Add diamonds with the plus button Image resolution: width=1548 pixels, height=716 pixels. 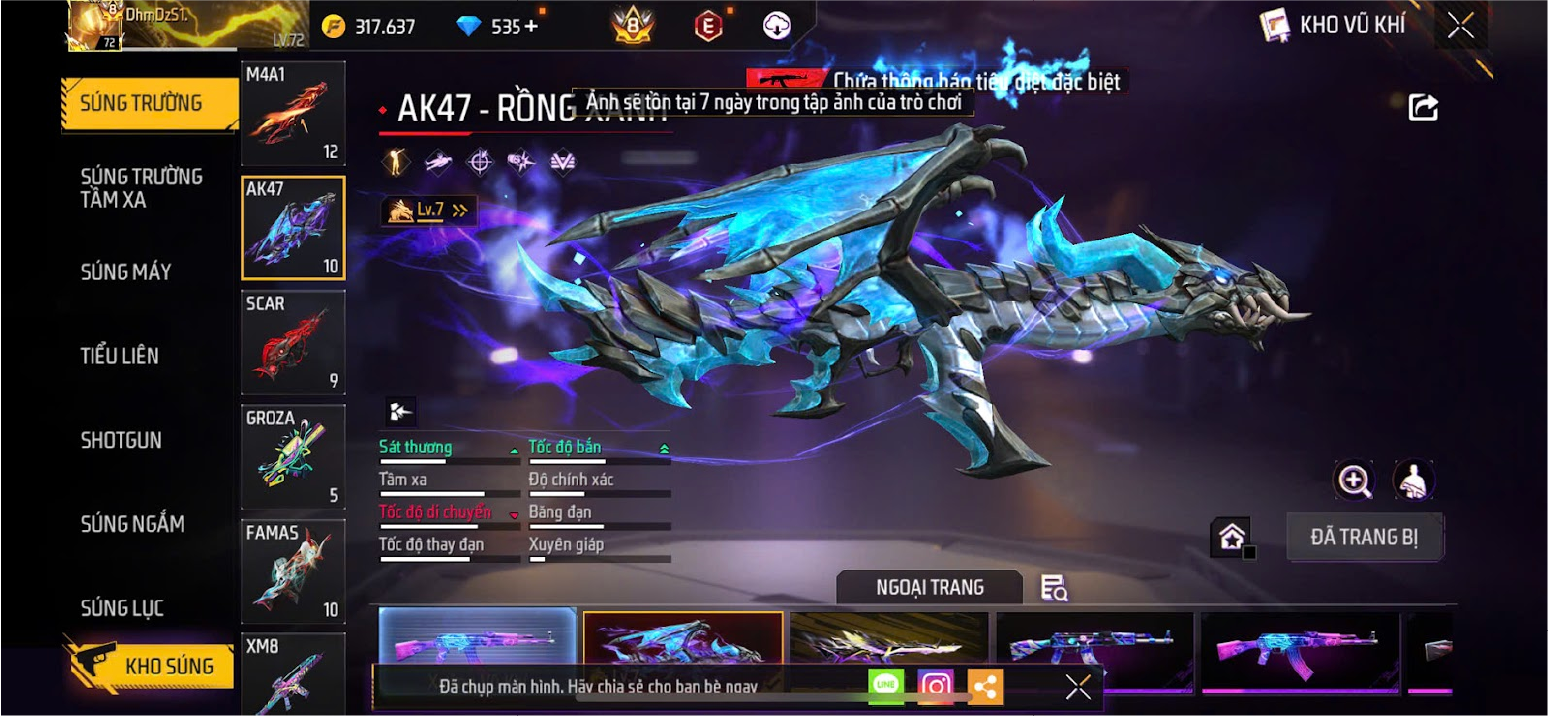tap(531, 27)
